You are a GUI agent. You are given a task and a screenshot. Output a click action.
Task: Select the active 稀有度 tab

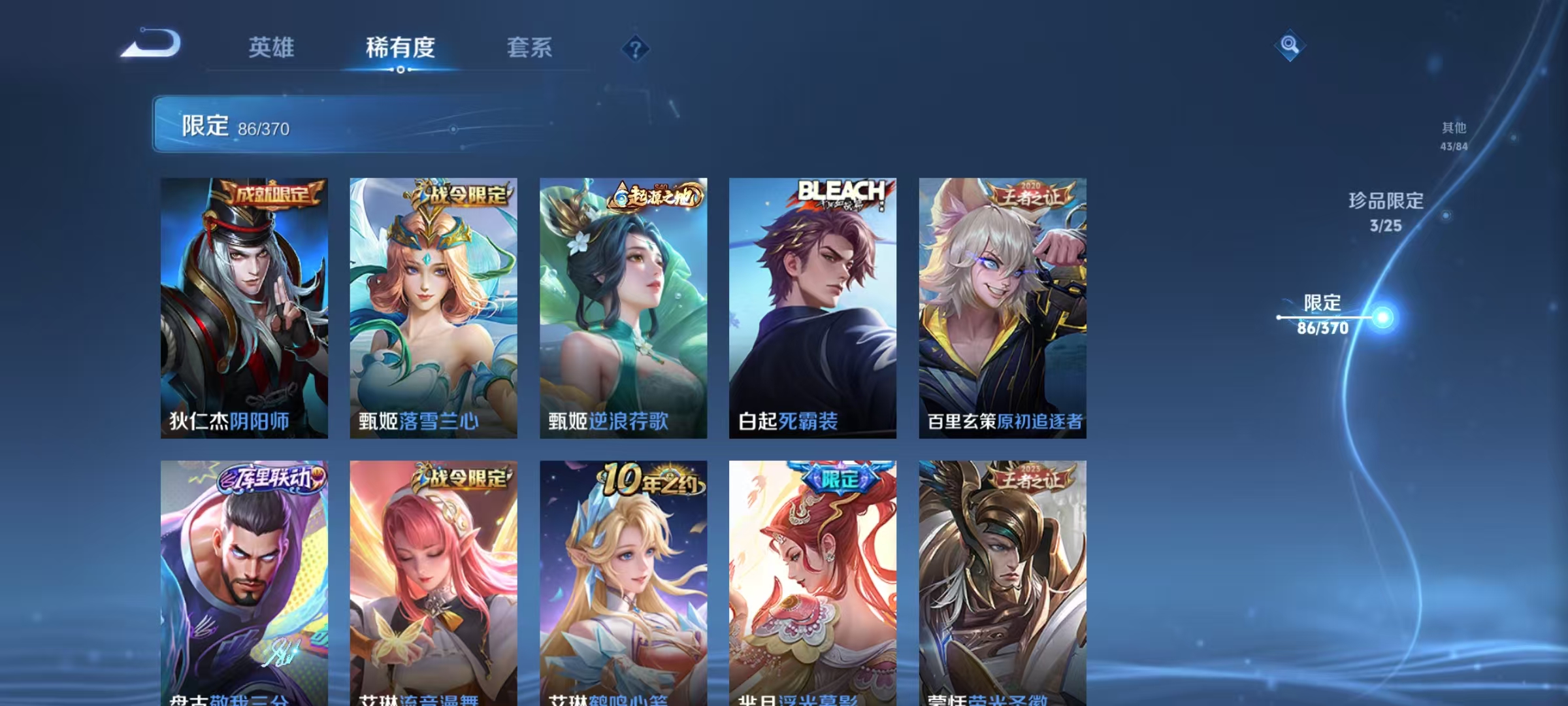[400, 47]
